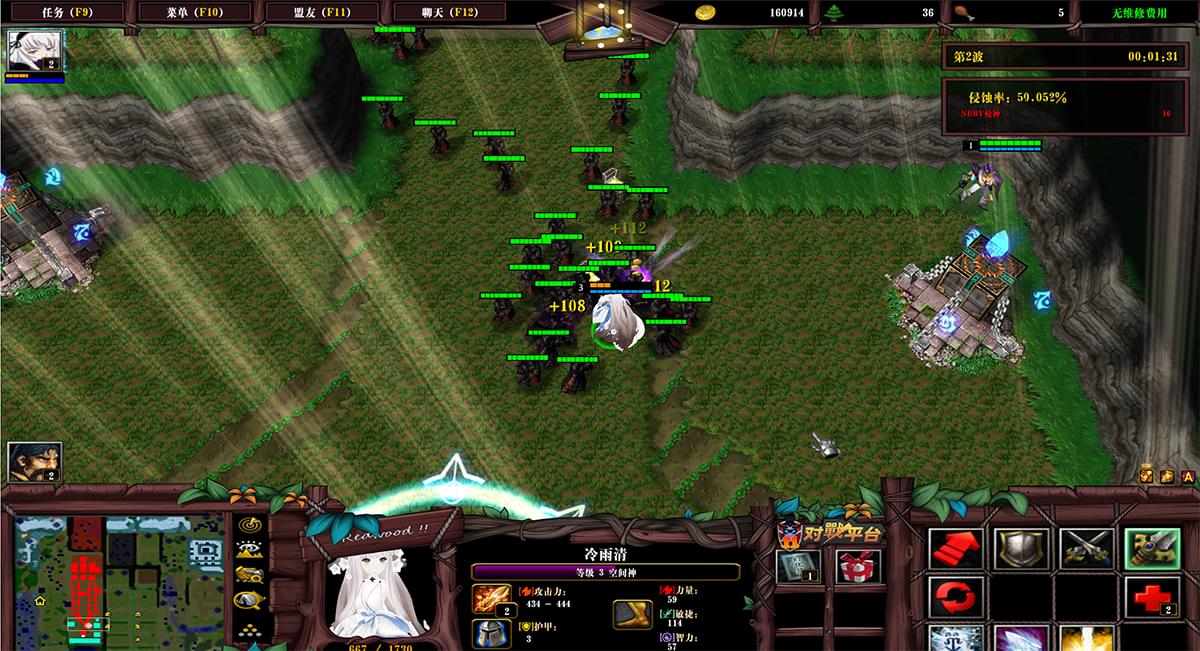Click the hero's attack damage sword icon
The image size is (1200, 651).
coord(491,600)
